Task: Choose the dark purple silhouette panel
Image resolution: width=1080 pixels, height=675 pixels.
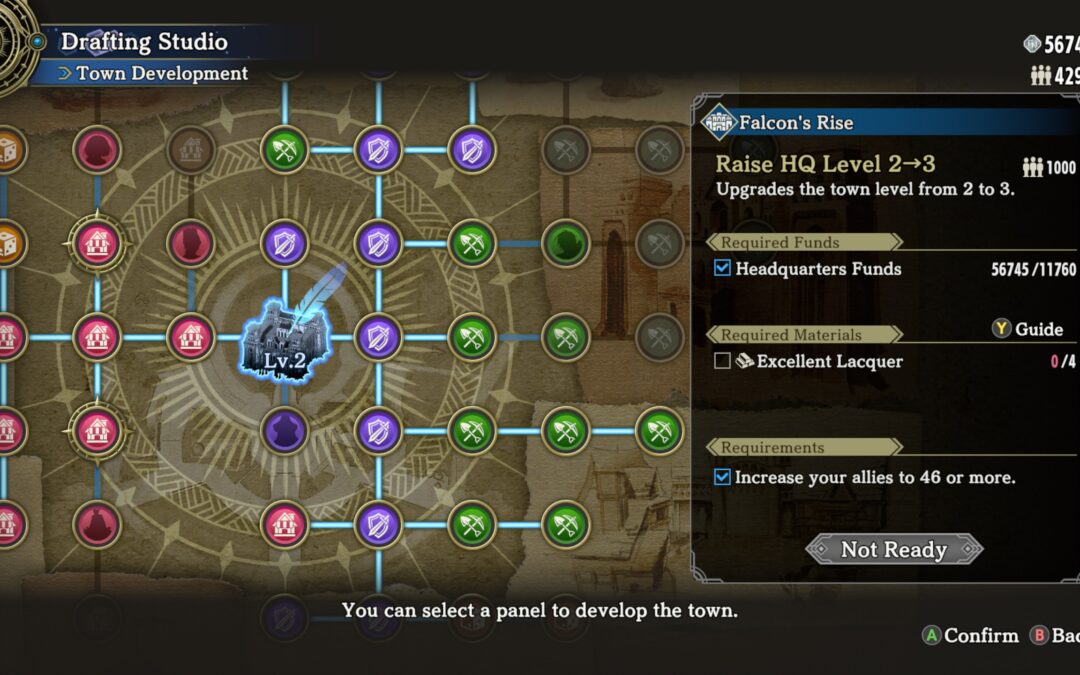Action: 284,431
